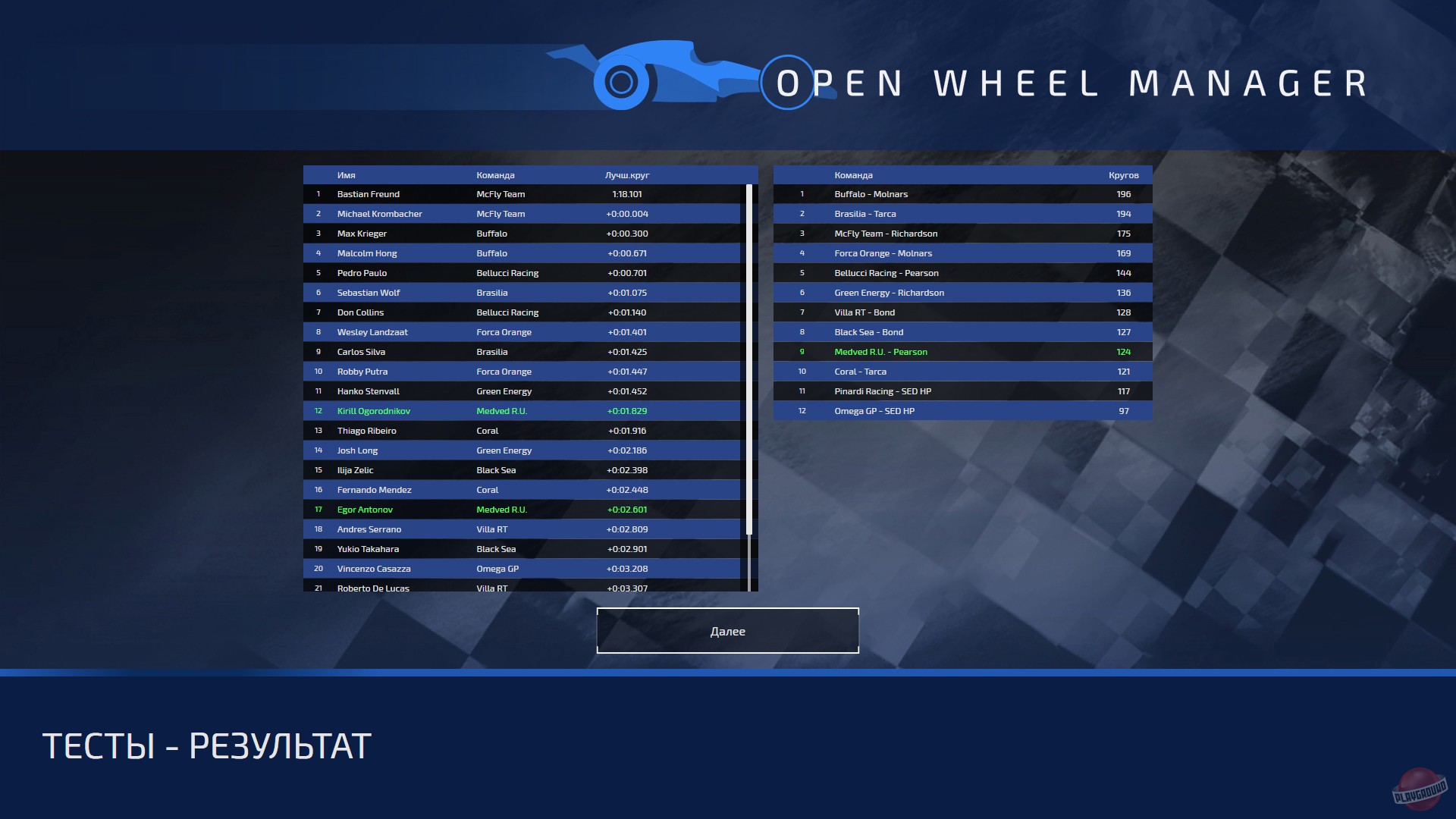This screenshot has height=819, width=1456.
Task: Select the Brasilia - Tarca team entry
Action: 864,213
